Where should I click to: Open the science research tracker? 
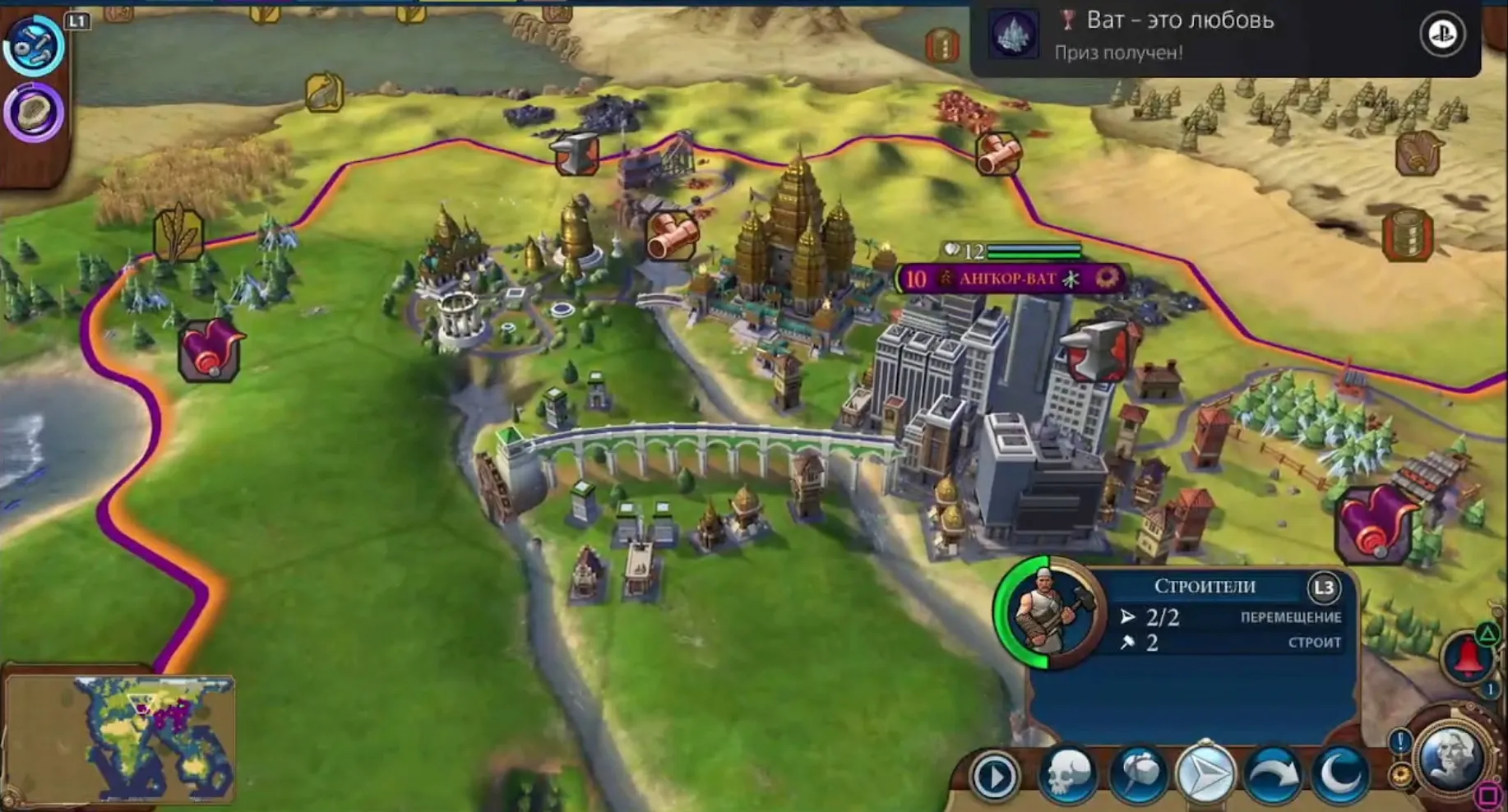34,45
